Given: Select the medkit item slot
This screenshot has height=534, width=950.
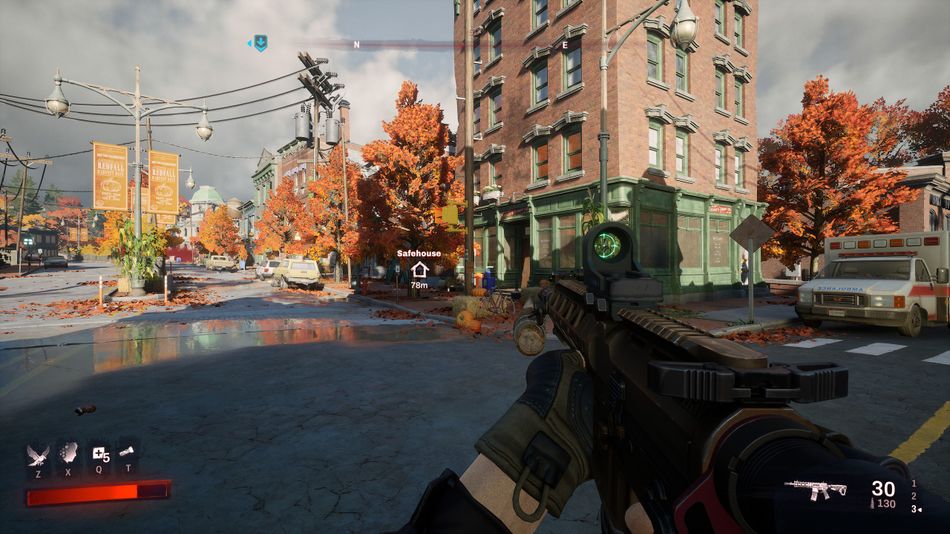Looking at the screenshot, I should 99,455.
